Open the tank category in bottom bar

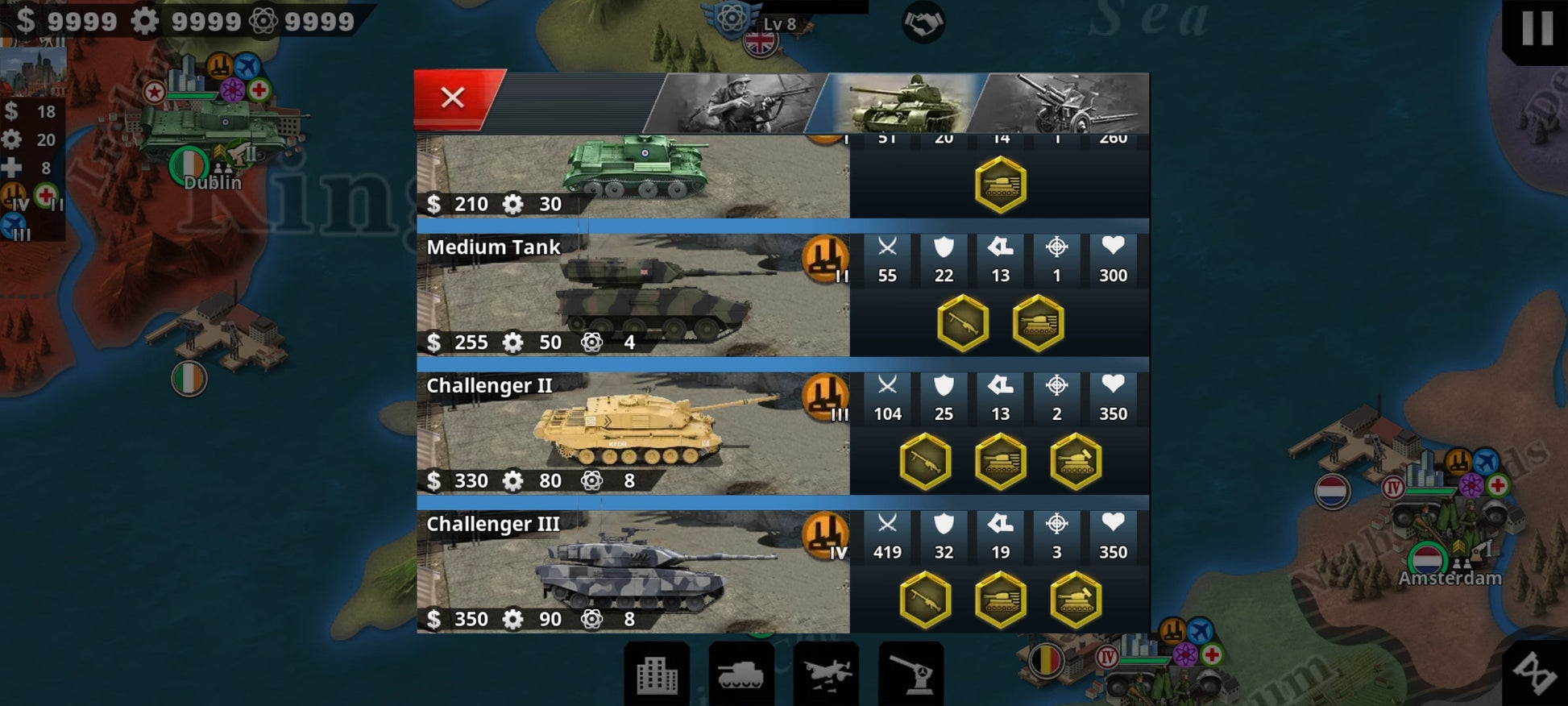point(740,675)
